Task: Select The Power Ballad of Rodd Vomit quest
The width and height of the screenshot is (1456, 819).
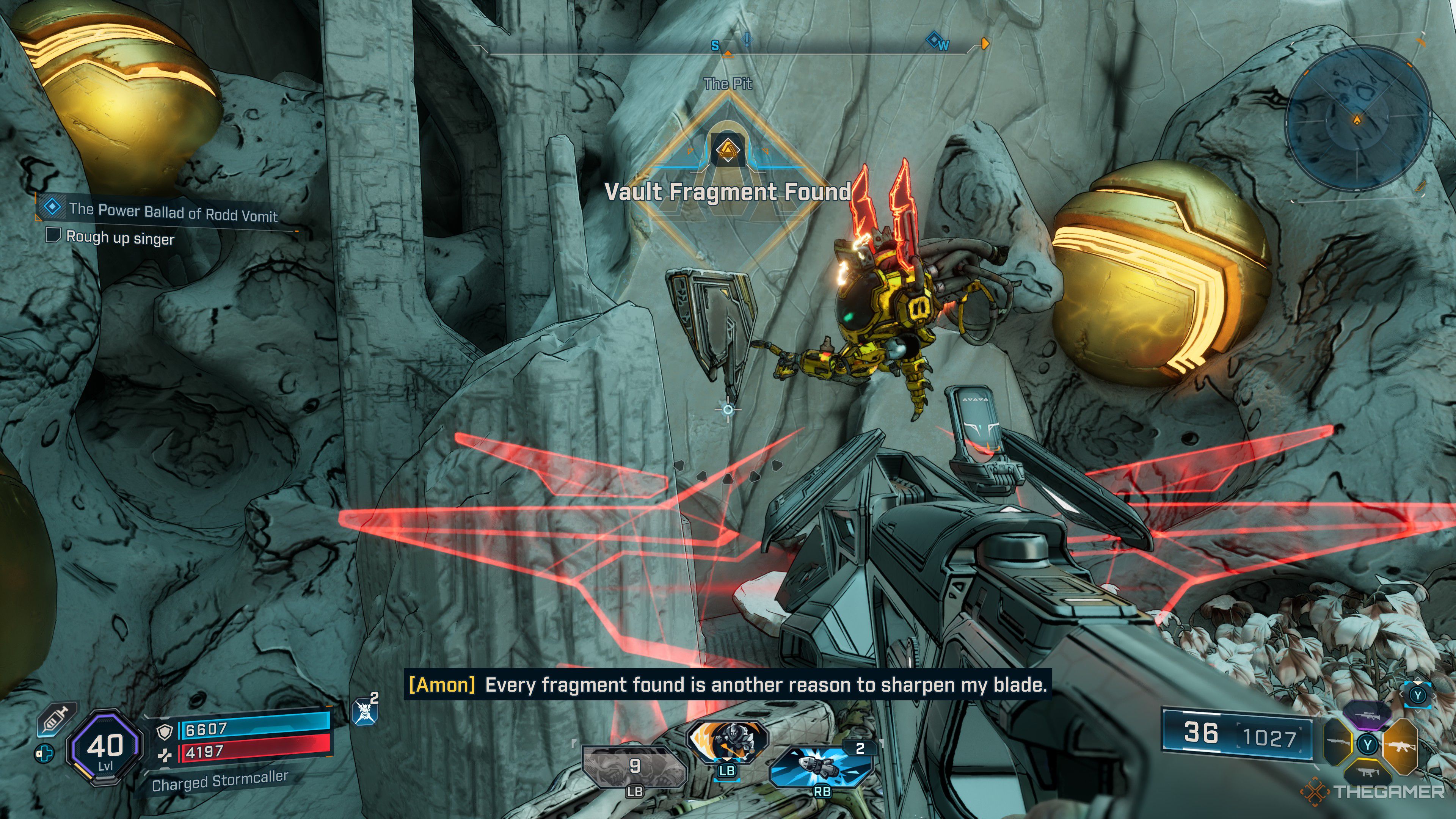Action: click(x=173, y=212)
